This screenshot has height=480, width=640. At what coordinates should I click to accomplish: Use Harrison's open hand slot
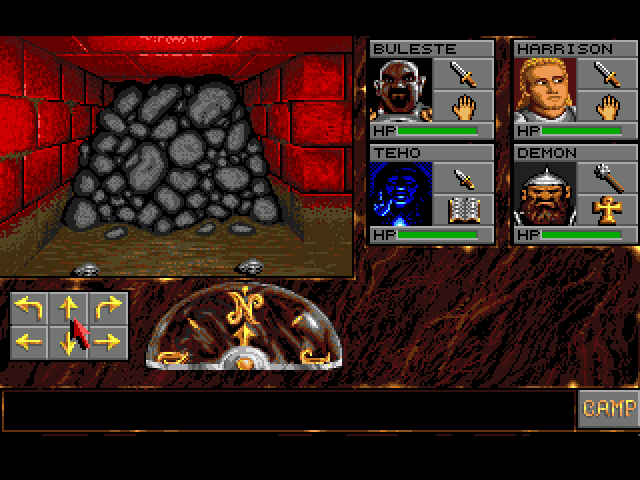[x=606, y=106]
